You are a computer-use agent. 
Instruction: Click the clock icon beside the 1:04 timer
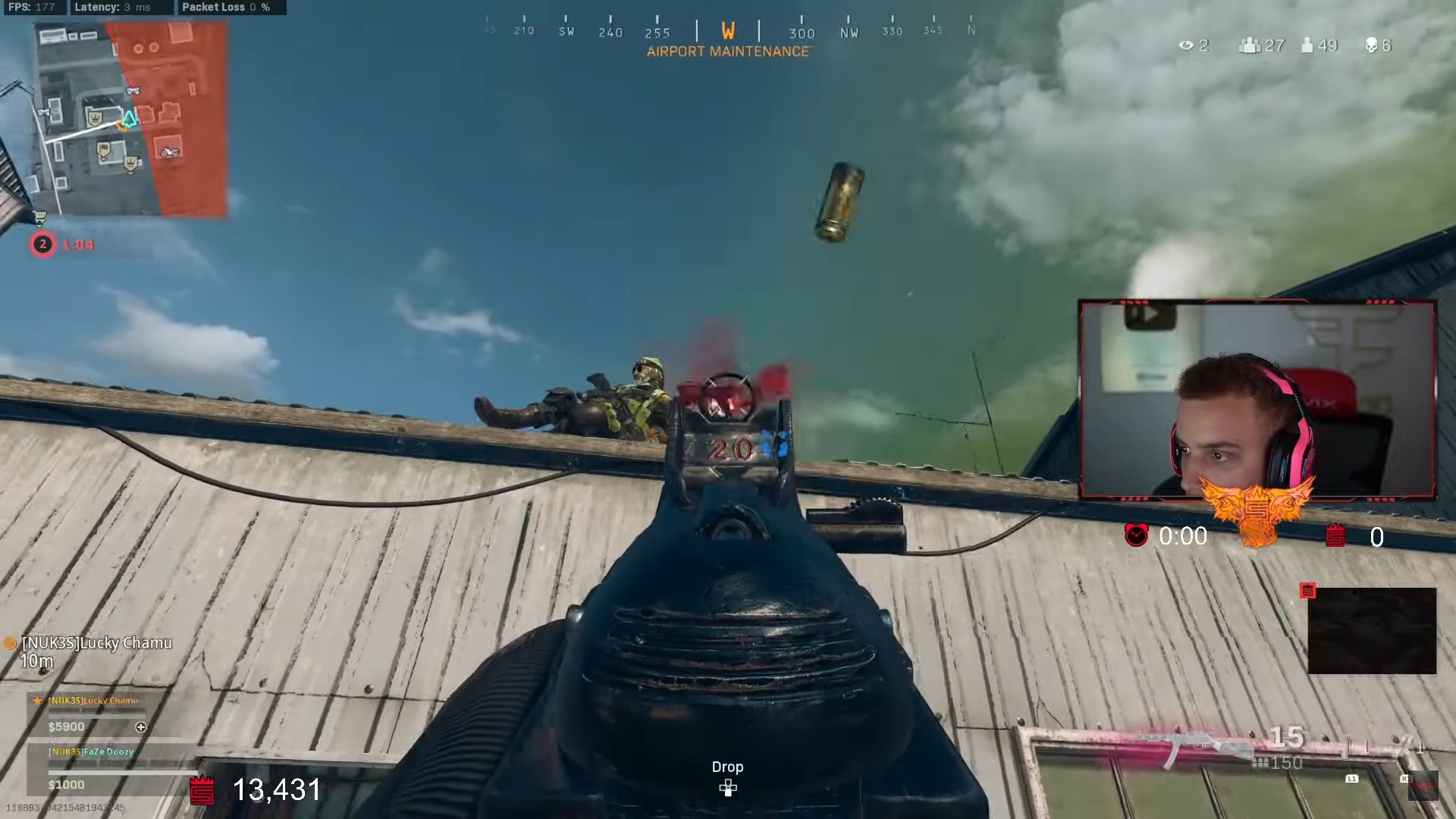click(x=43, y=244)
